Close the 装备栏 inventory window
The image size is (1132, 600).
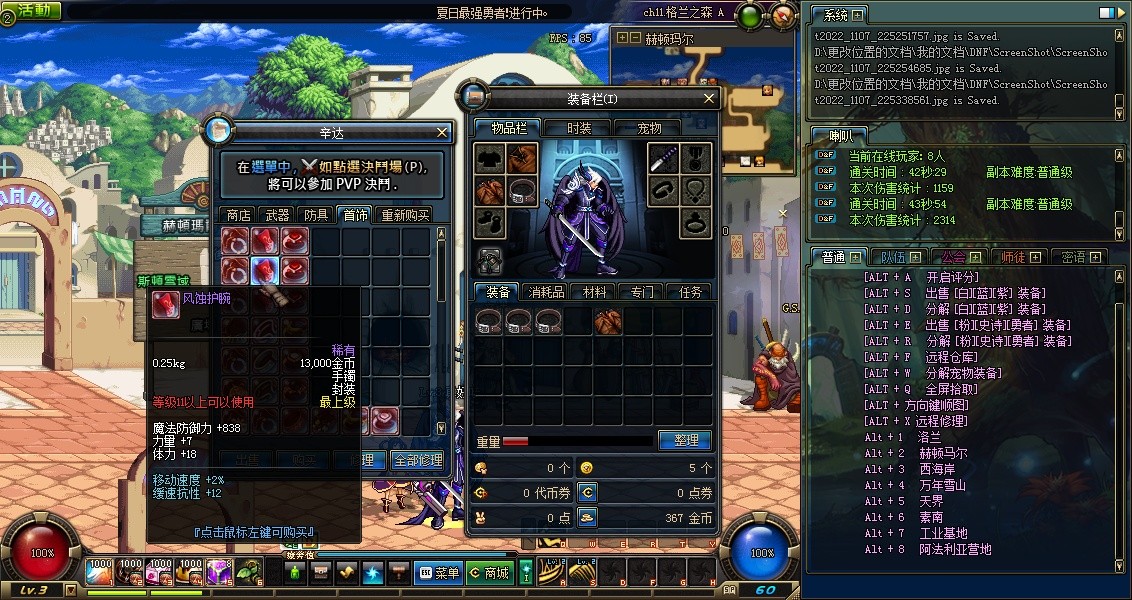(710, 99)
